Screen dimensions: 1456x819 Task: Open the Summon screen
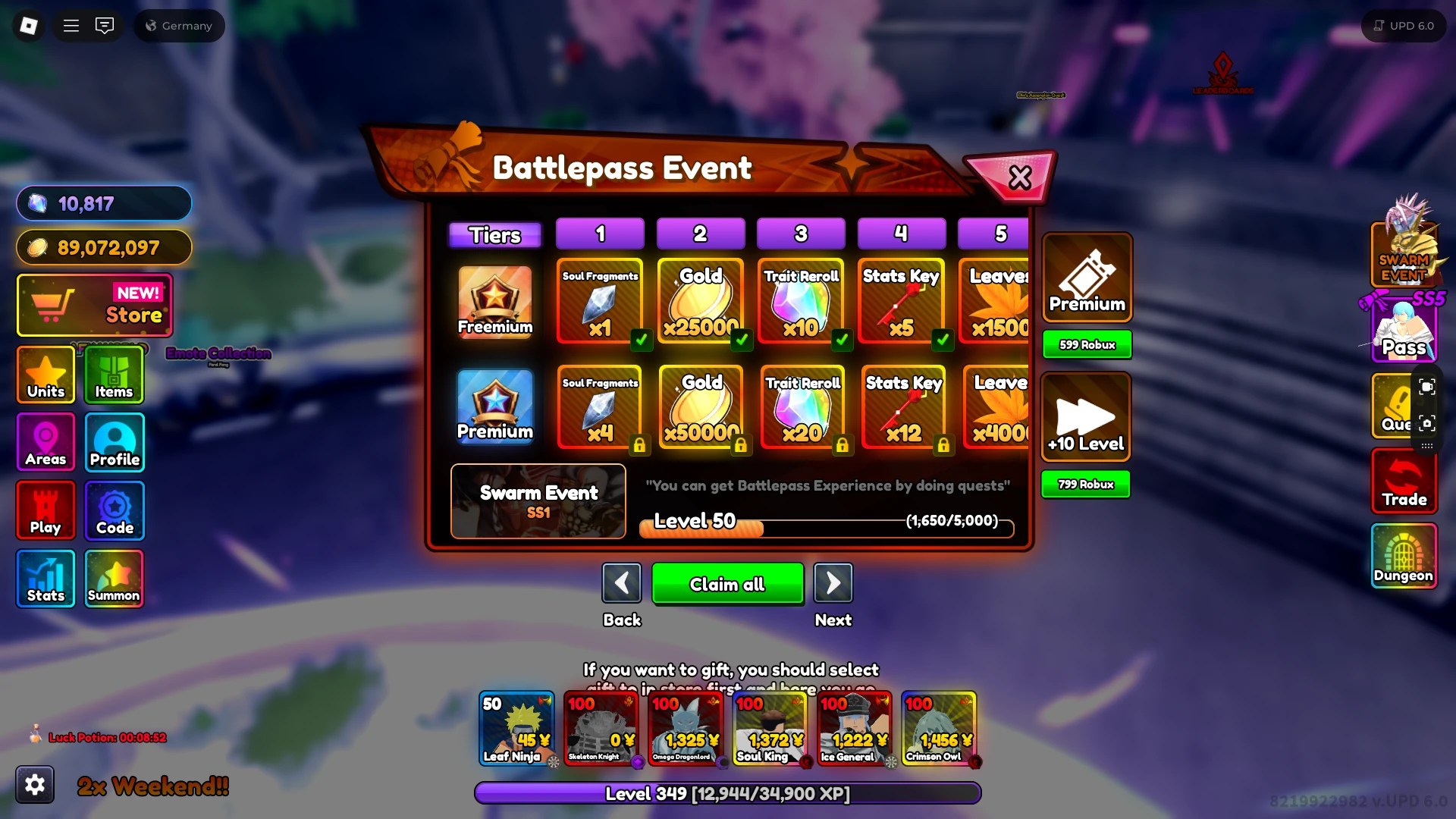tap(114, 578)
